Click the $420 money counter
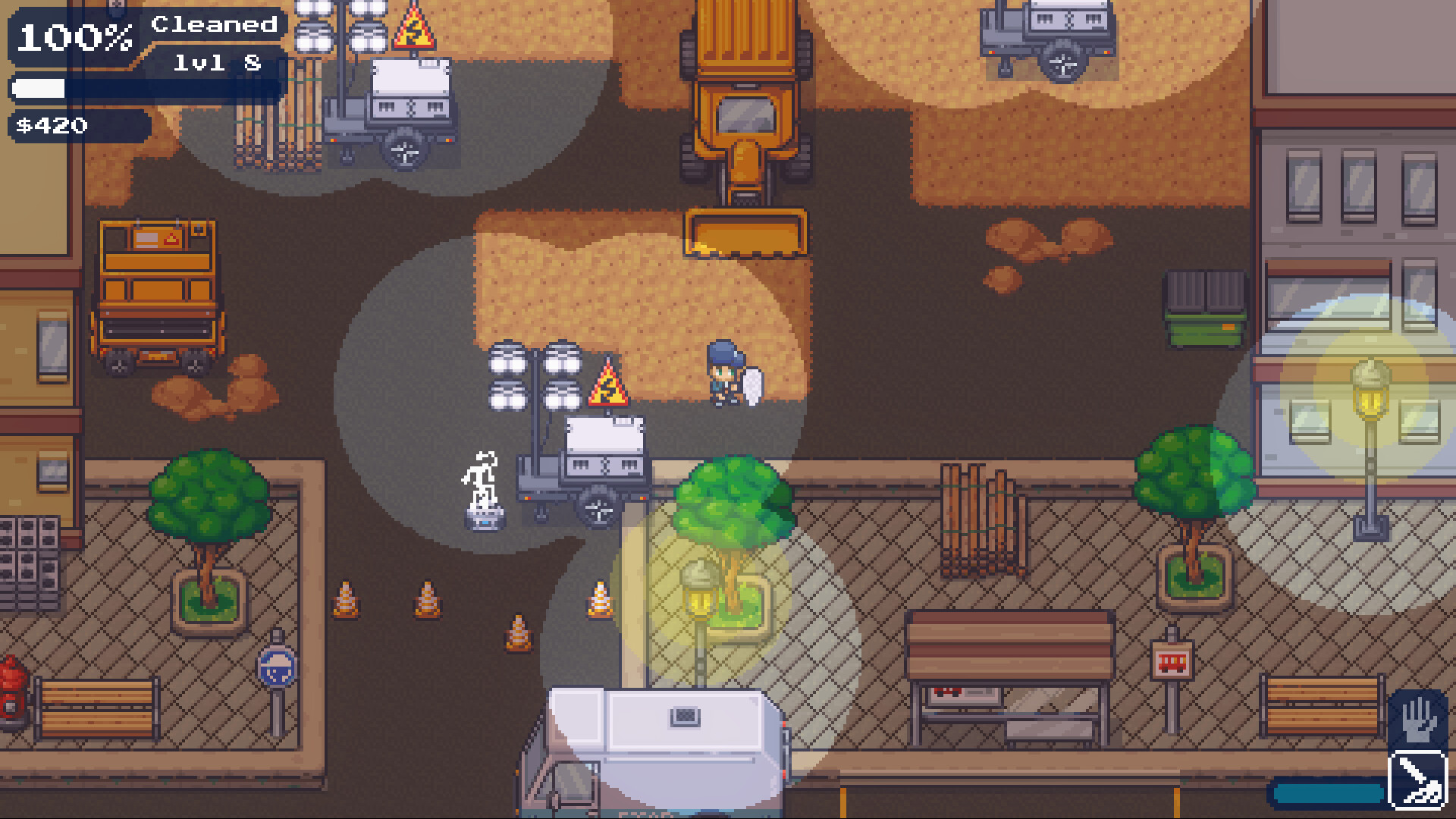Viewport: 1456px width, 819px height. [x=53, y=126]
